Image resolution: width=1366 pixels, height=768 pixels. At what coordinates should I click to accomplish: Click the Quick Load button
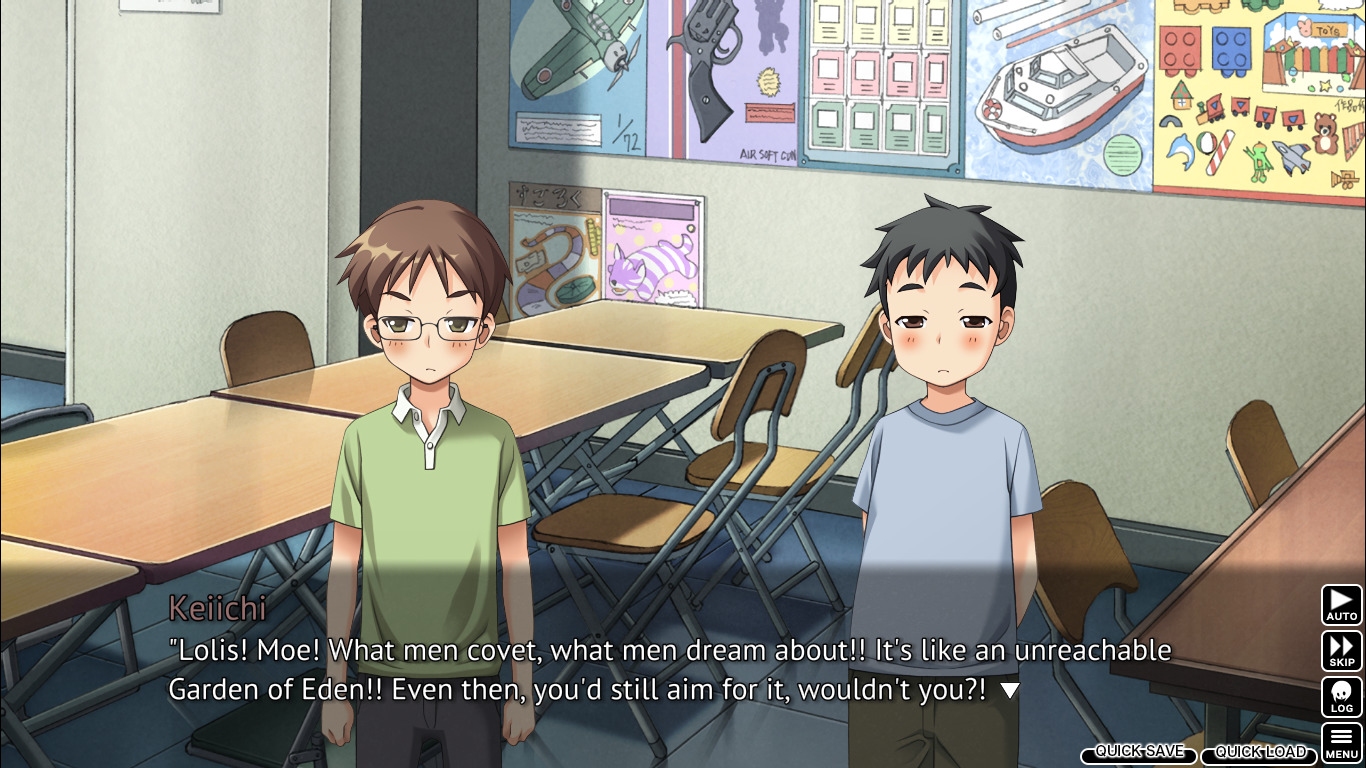tap(1260, 752)
